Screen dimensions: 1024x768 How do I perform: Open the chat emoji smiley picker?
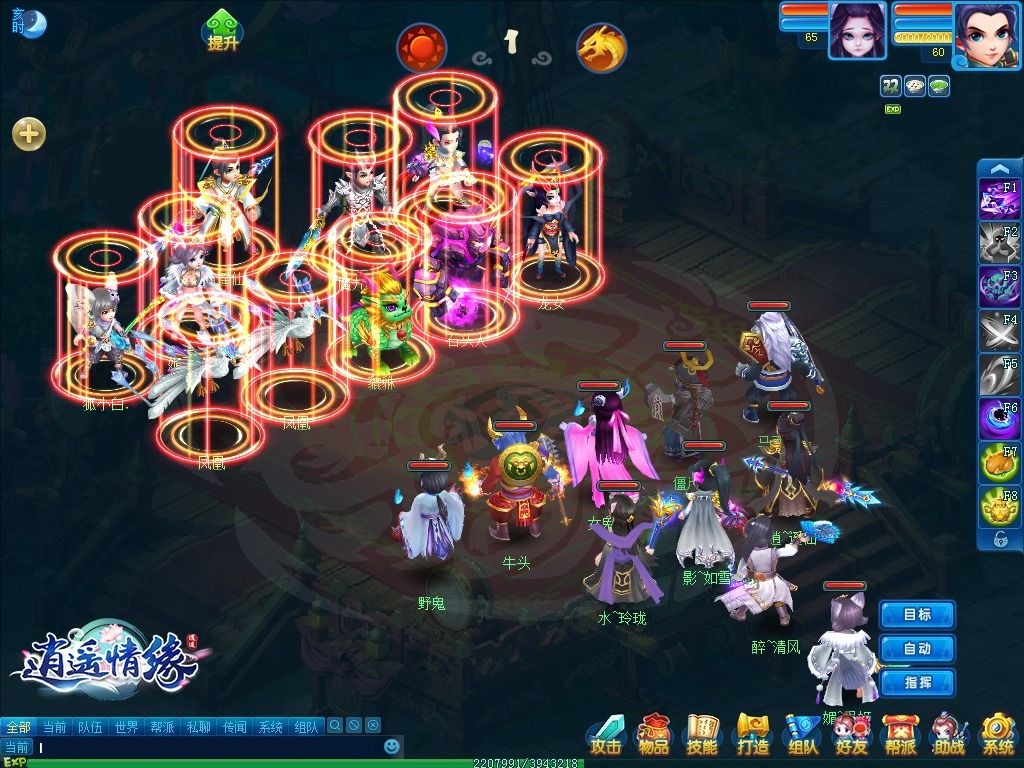point(393,747)
